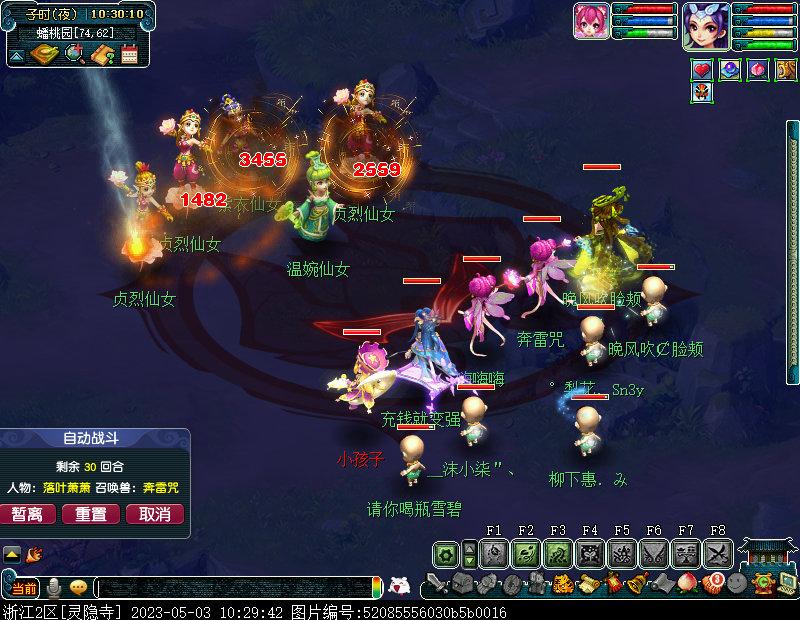The width and height of the screenshot is (800, 620).
Task: Click the red heart buff icon
Action: (703, 70)
